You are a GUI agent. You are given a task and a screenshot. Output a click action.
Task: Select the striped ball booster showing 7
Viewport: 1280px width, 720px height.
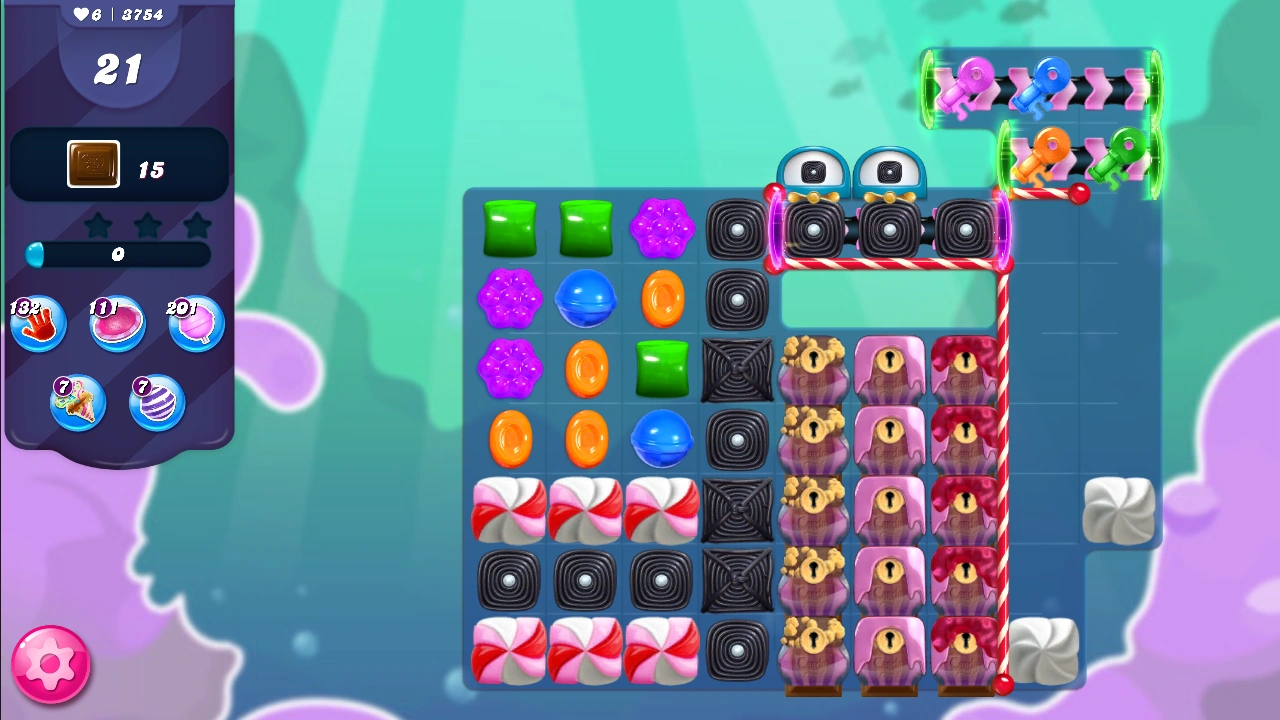tap(157, 402)
